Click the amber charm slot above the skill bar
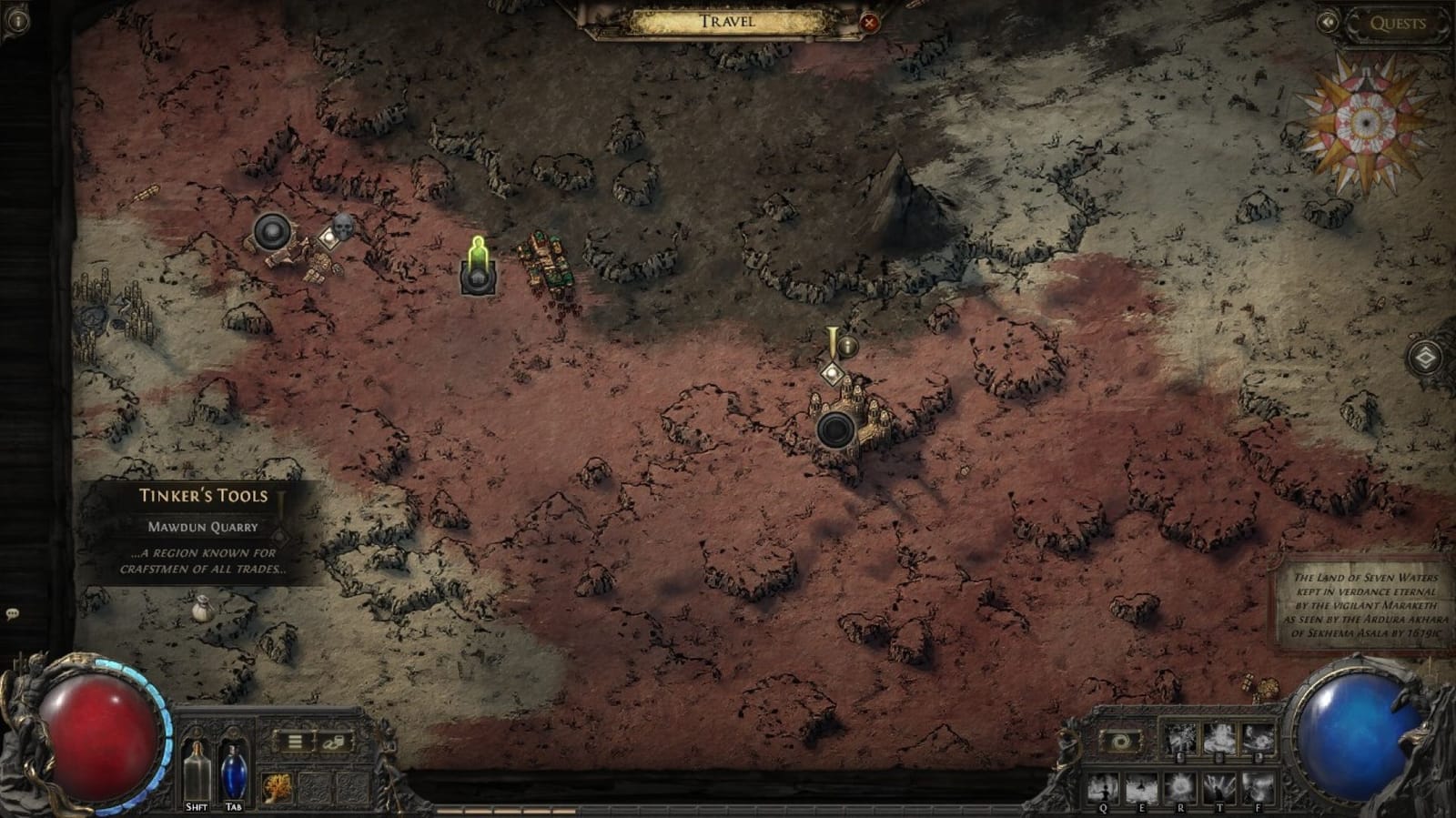Image resolution: width=1456 pixels, height=818 pixels. (278, 786)
